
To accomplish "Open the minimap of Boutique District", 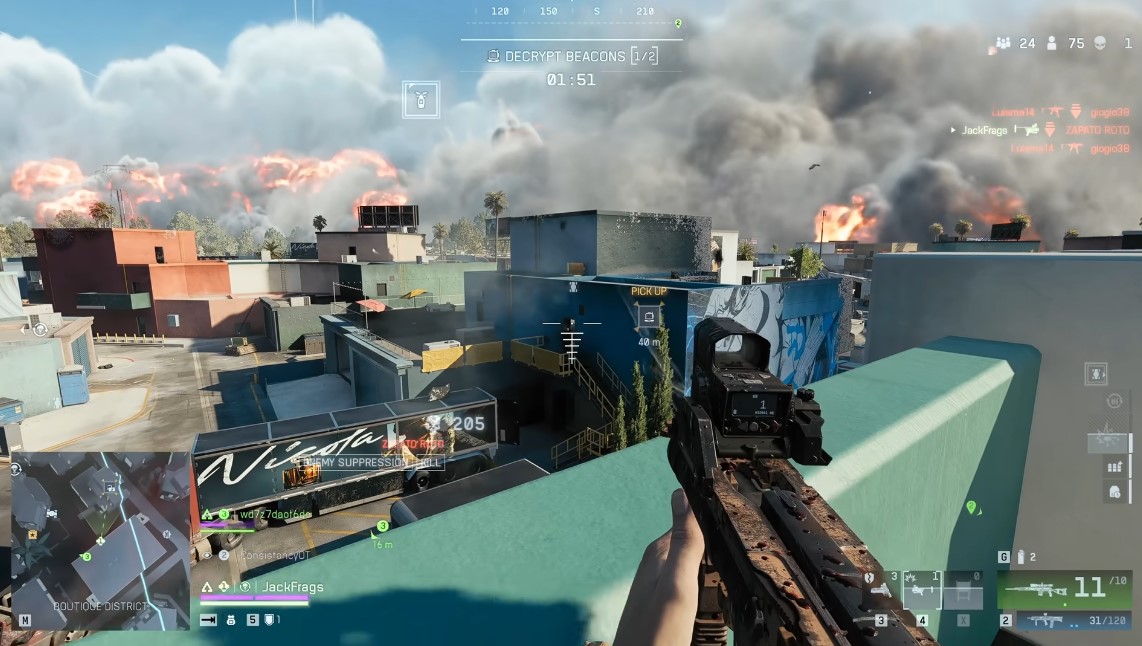I will point(100,540).
